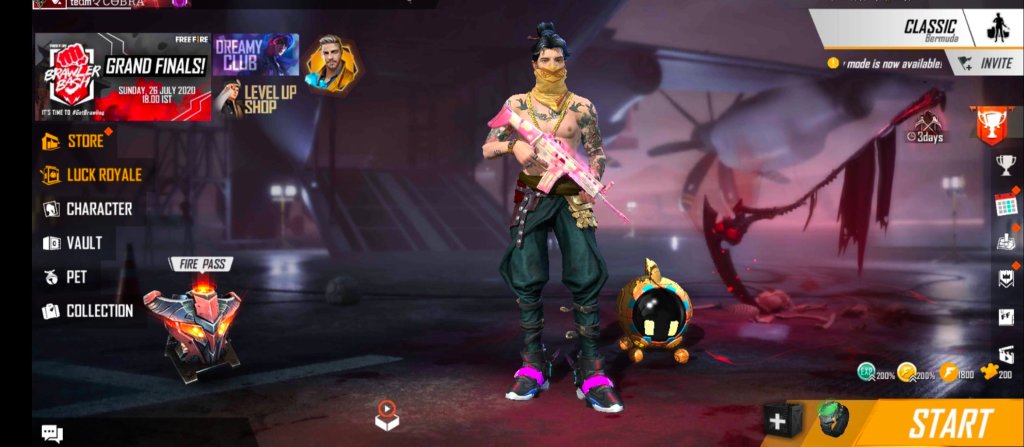Image resolution: width=1024 pixels, height=447 pixels.
Task: View the Brawler Bash Grand Finals banner
Action: pos(123,77)
